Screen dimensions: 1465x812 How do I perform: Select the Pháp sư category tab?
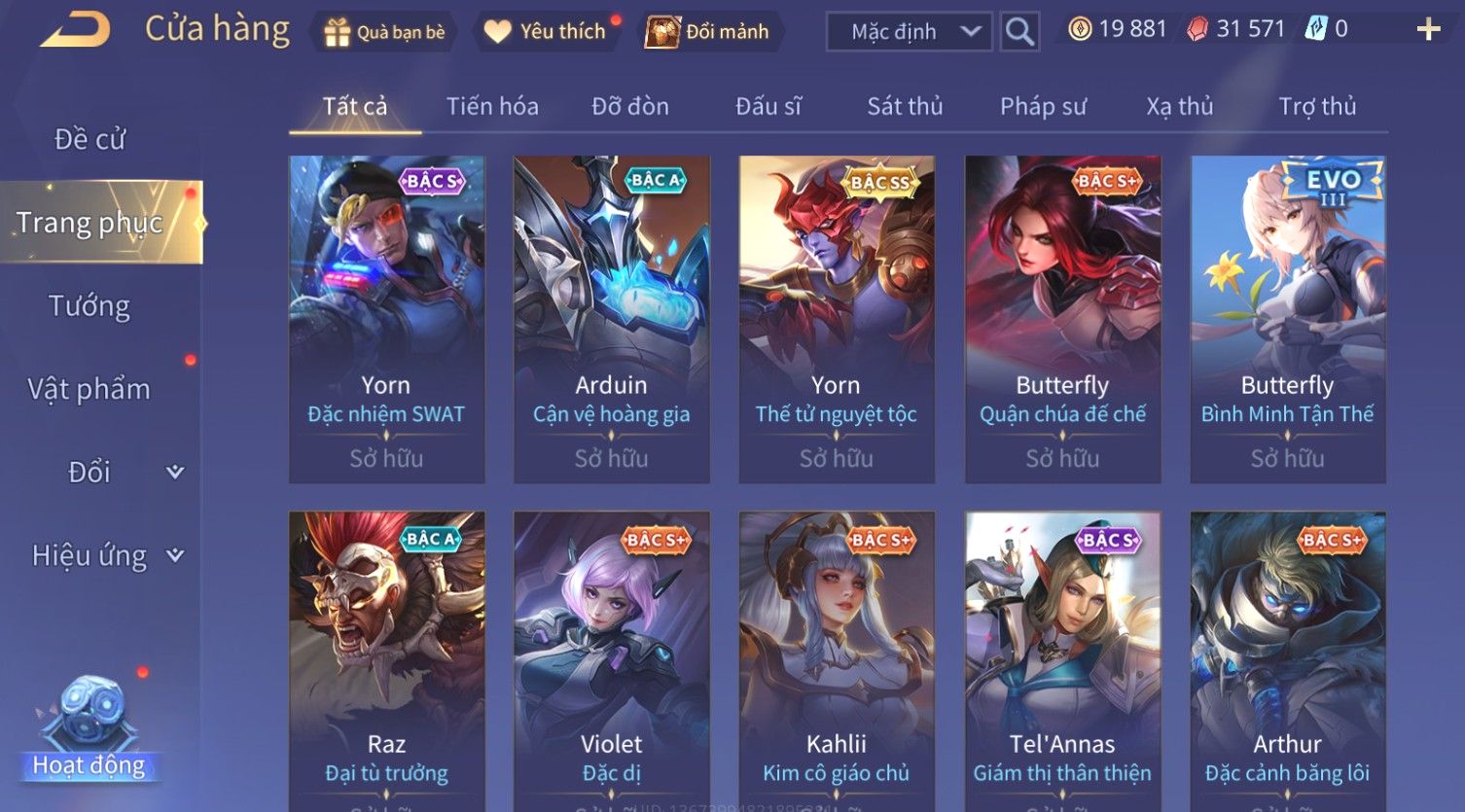[x=1043, y=106]
